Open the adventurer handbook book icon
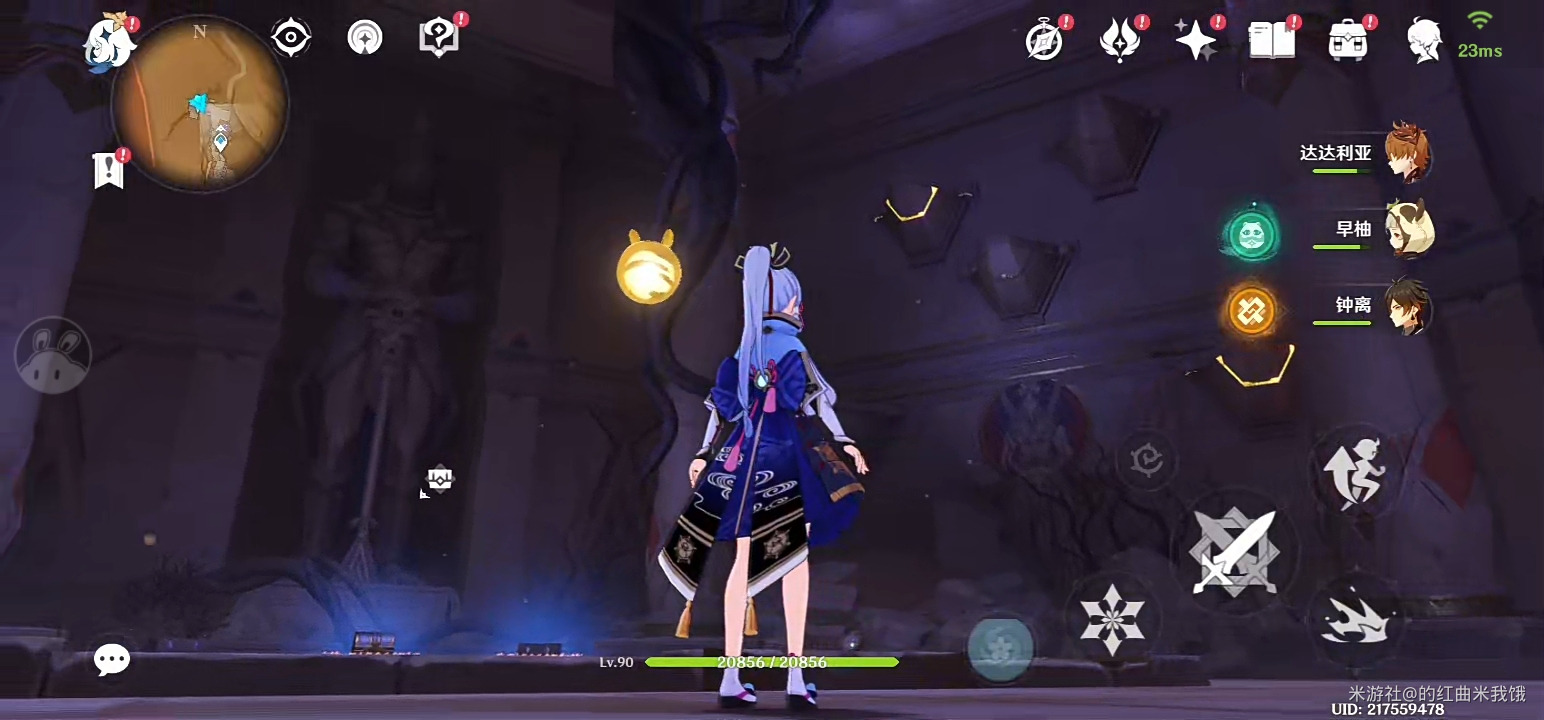1544x720 pixels. point(1272,41)
